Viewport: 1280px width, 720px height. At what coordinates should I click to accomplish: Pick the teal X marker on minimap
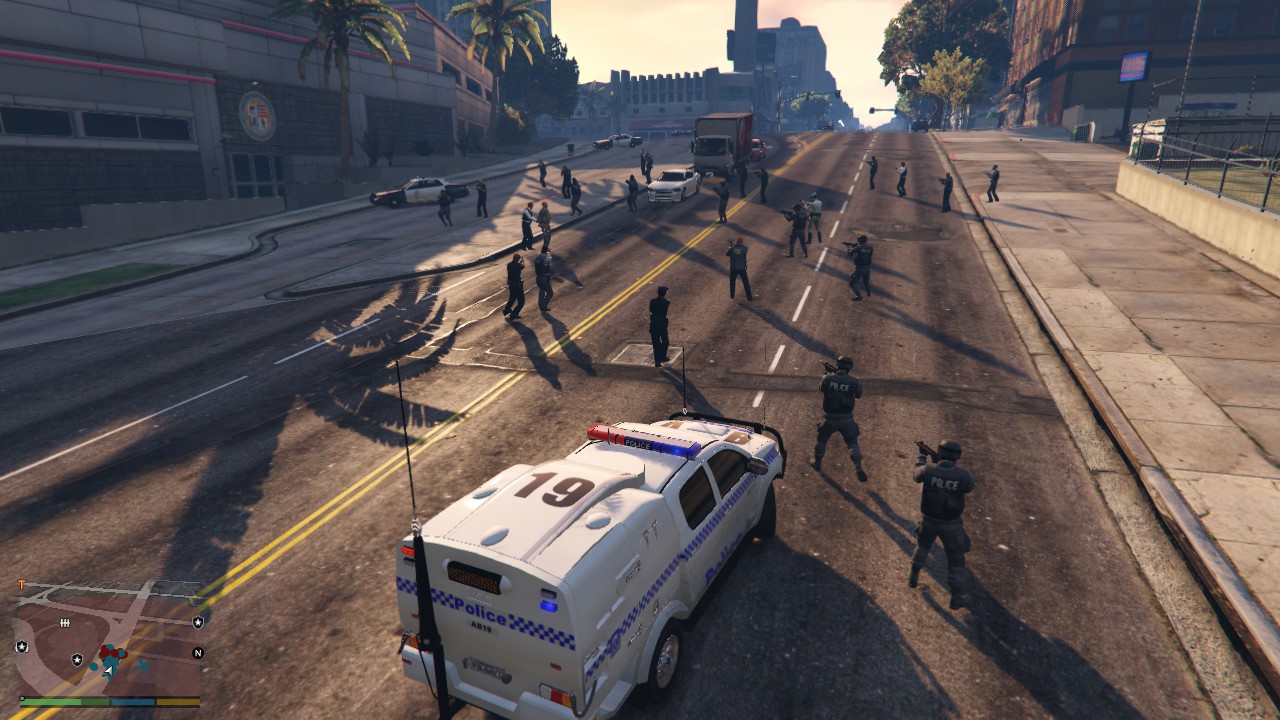click(143, 664)
